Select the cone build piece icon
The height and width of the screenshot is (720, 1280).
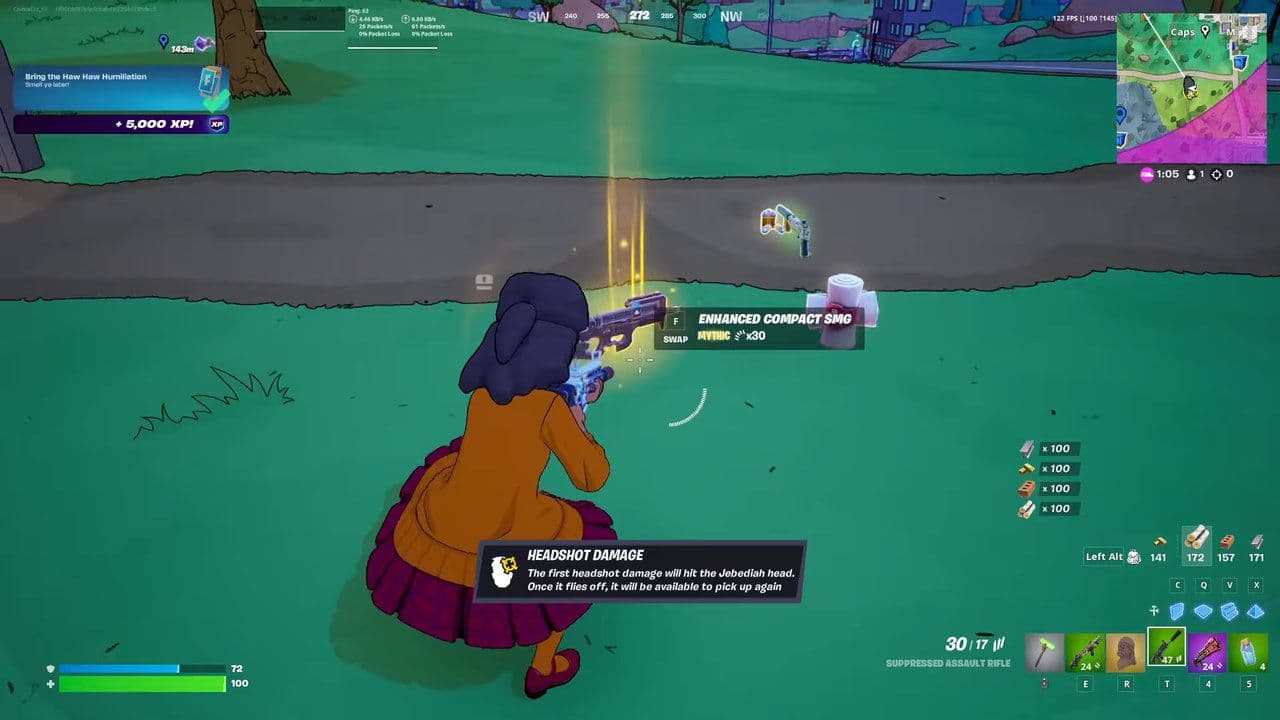click(x=1256, y=611)
